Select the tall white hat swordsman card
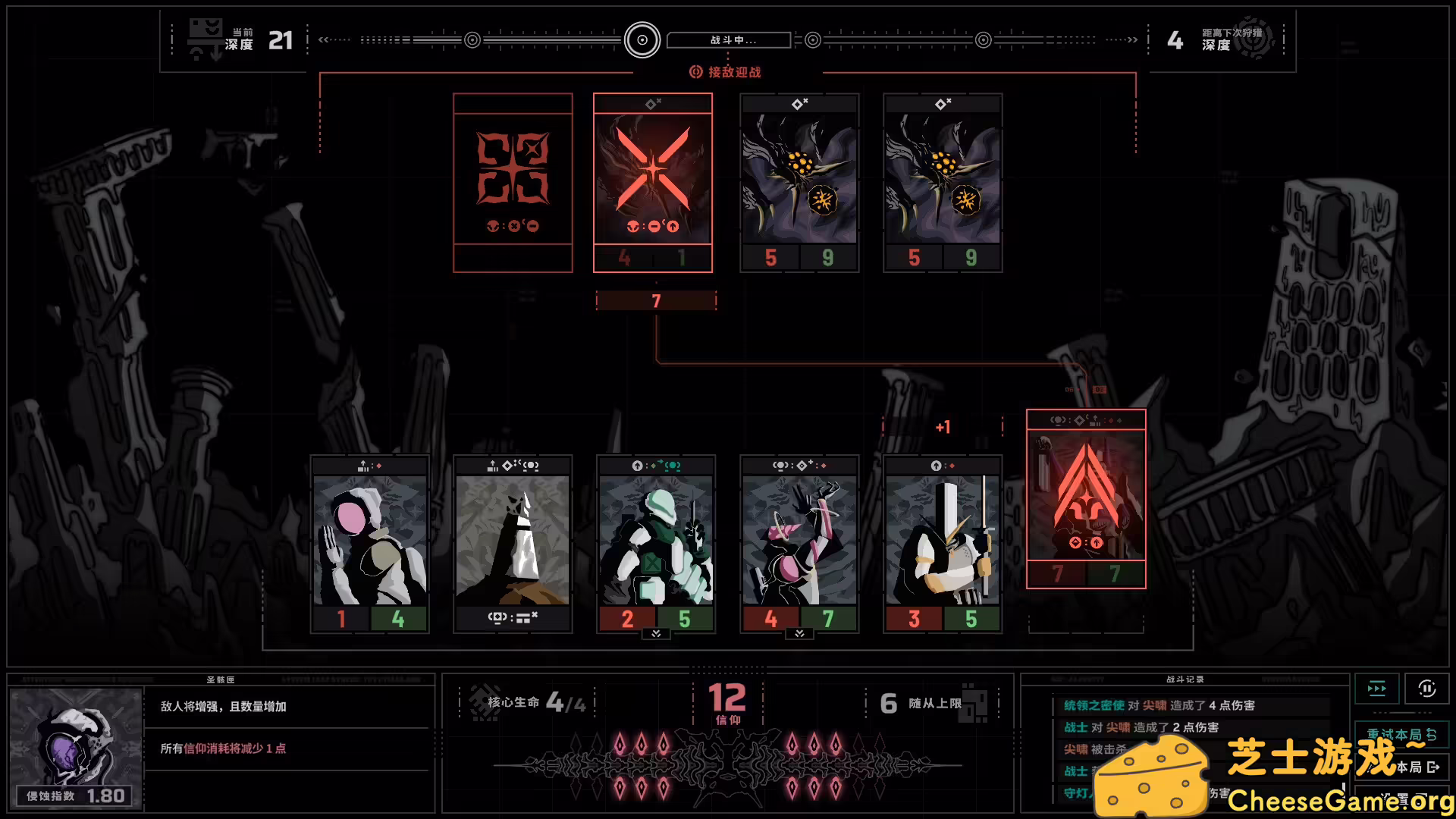This screenshot has height=819, width=1456. (x=943, y=543)
